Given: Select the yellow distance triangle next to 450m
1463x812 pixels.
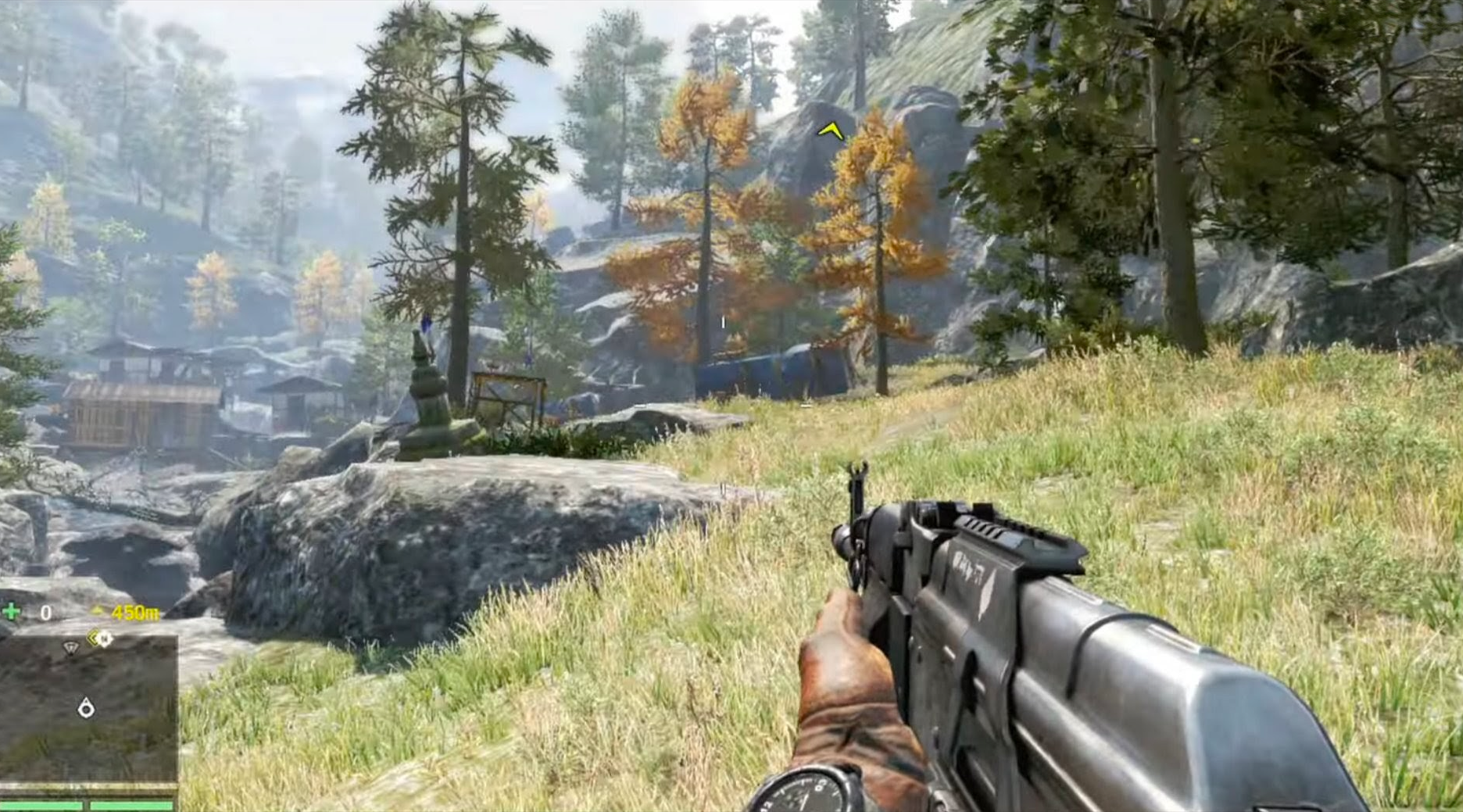Looking at the screenshot, I should tap(96, 611).
